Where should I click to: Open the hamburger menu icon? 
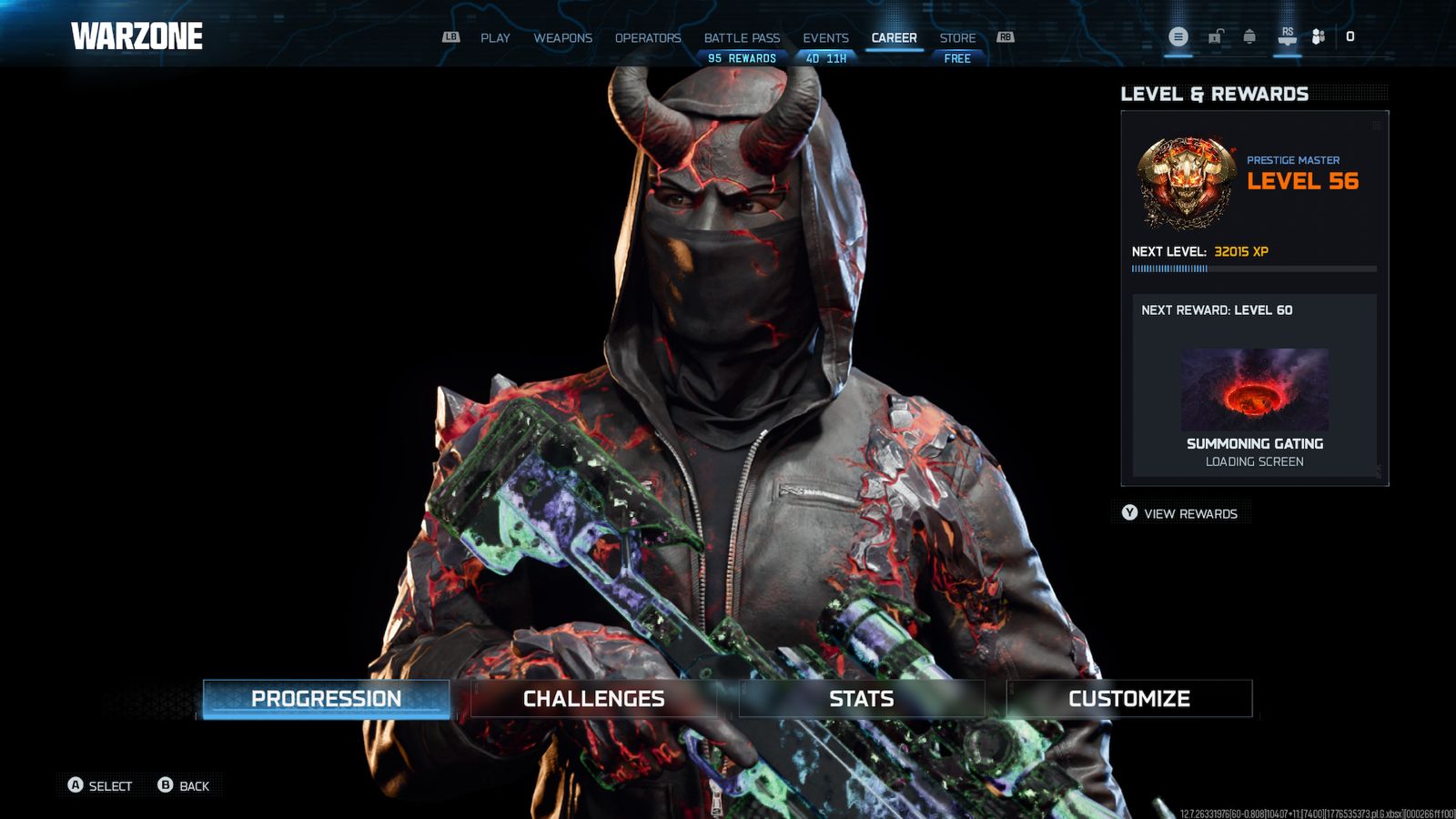point(1178,36)
